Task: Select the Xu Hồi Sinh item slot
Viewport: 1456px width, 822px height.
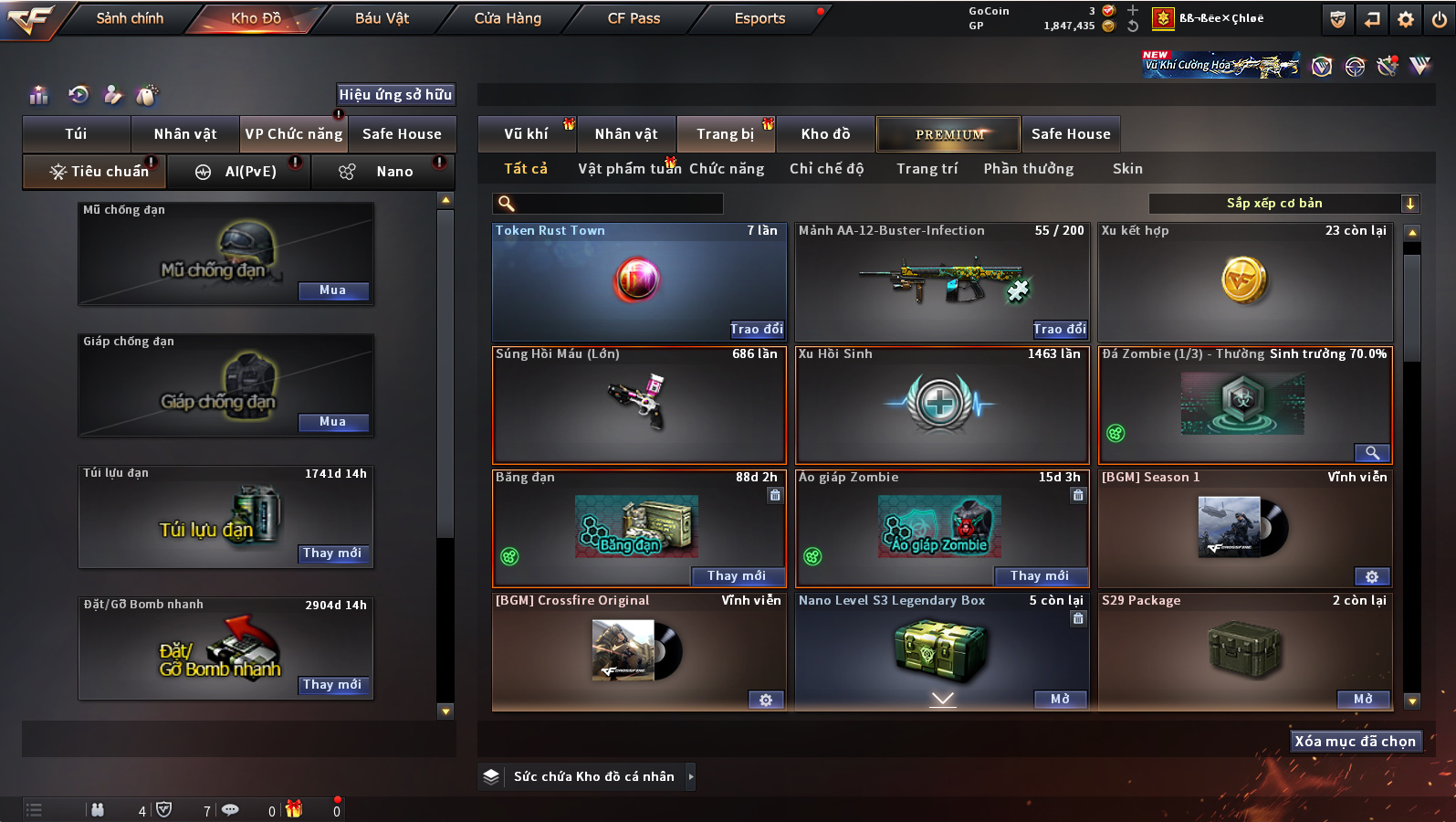Action: pyautogui.click(x=942, y=405)
